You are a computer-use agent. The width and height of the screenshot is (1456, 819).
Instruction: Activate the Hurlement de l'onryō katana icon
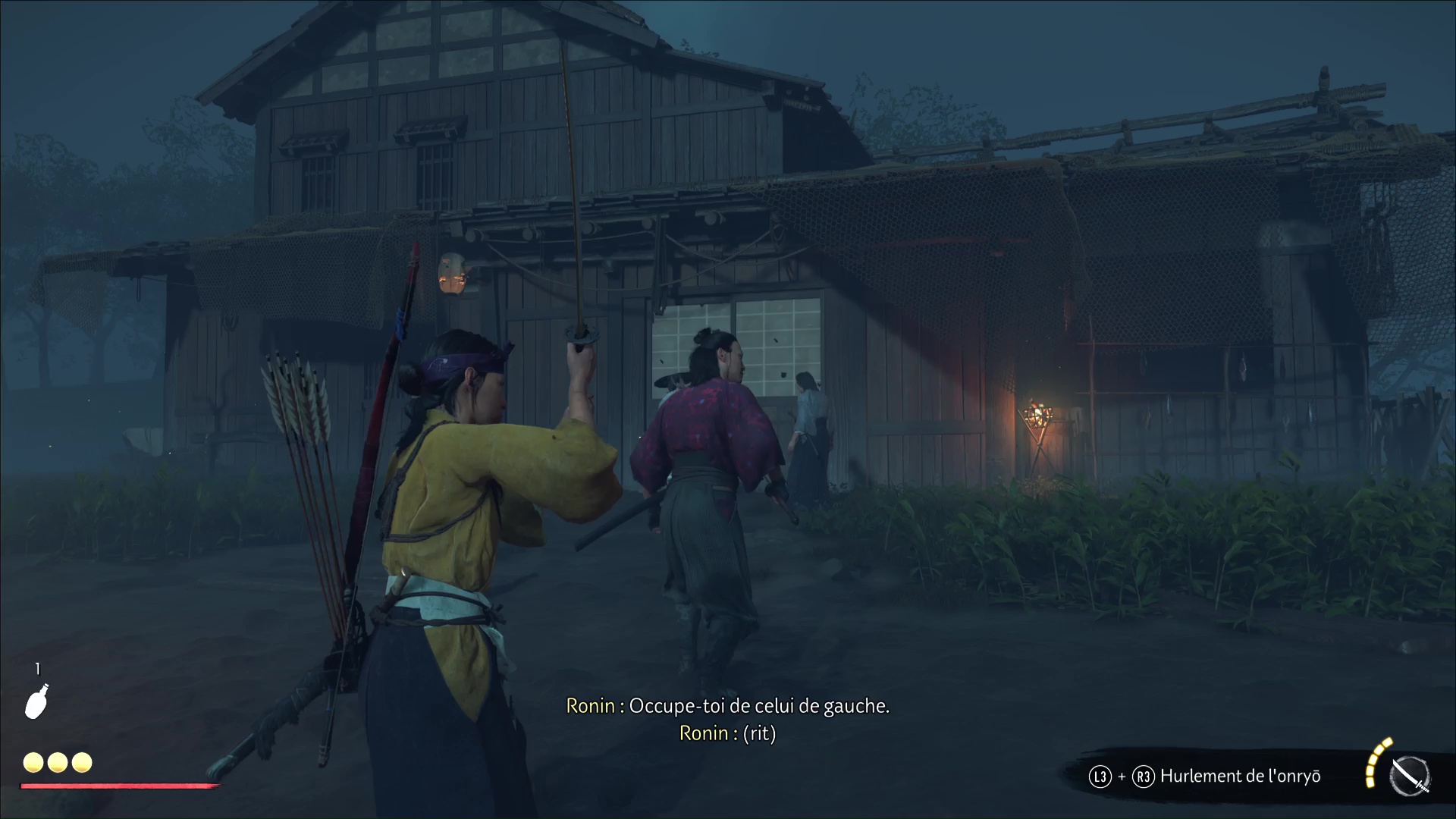coord(1409,777)
